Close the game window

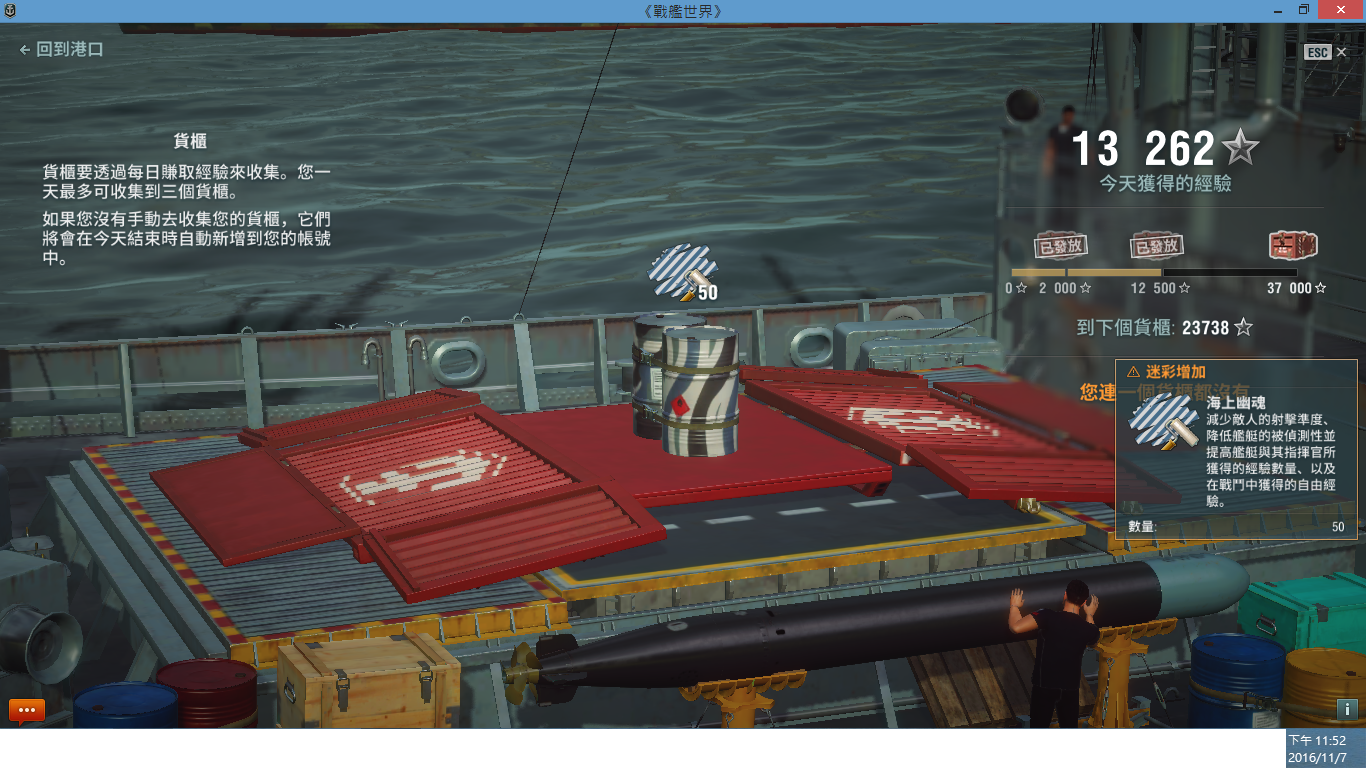[x=1342, y=10]
